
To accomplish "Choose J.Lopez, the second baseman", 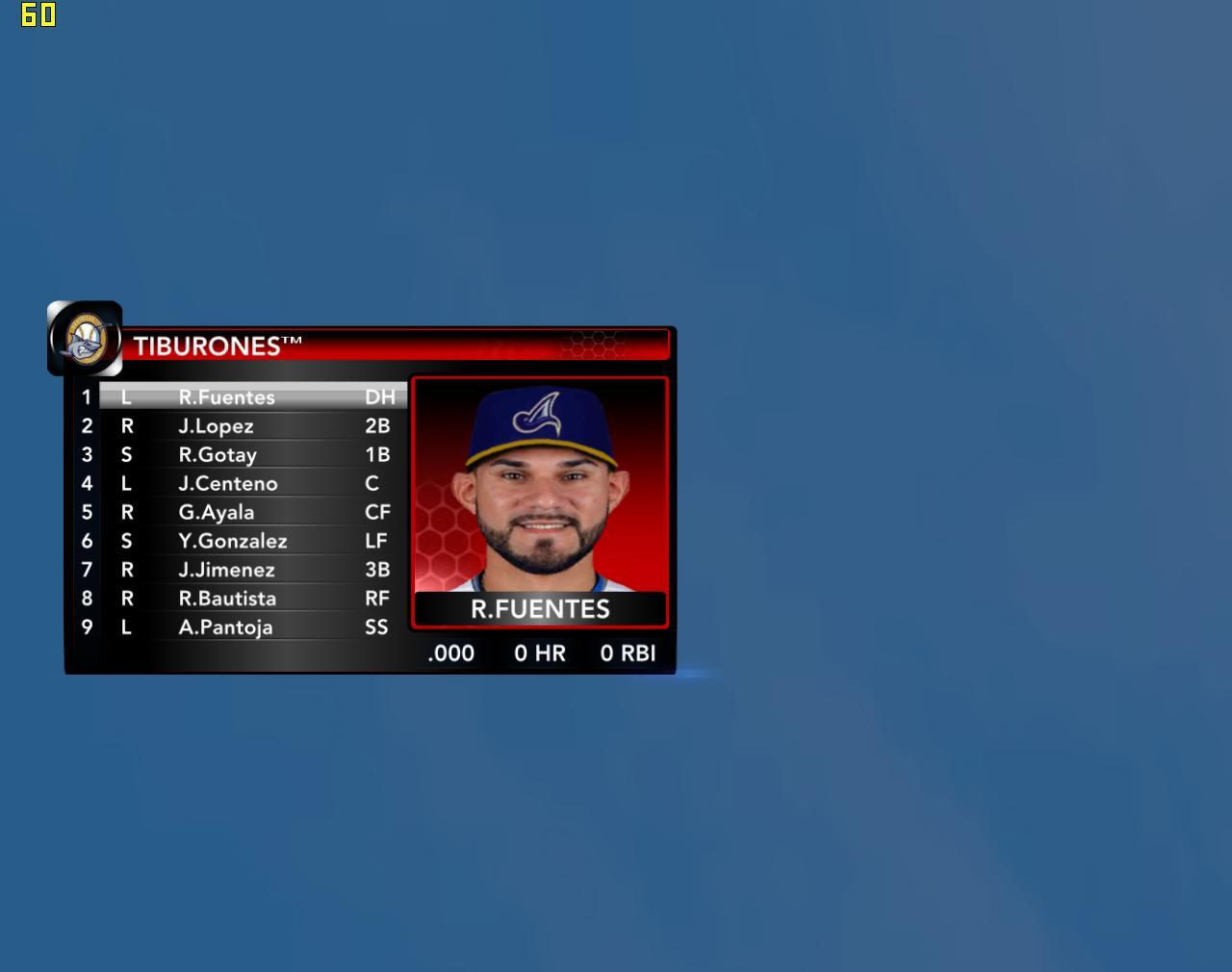I will (x=217, y=425).
